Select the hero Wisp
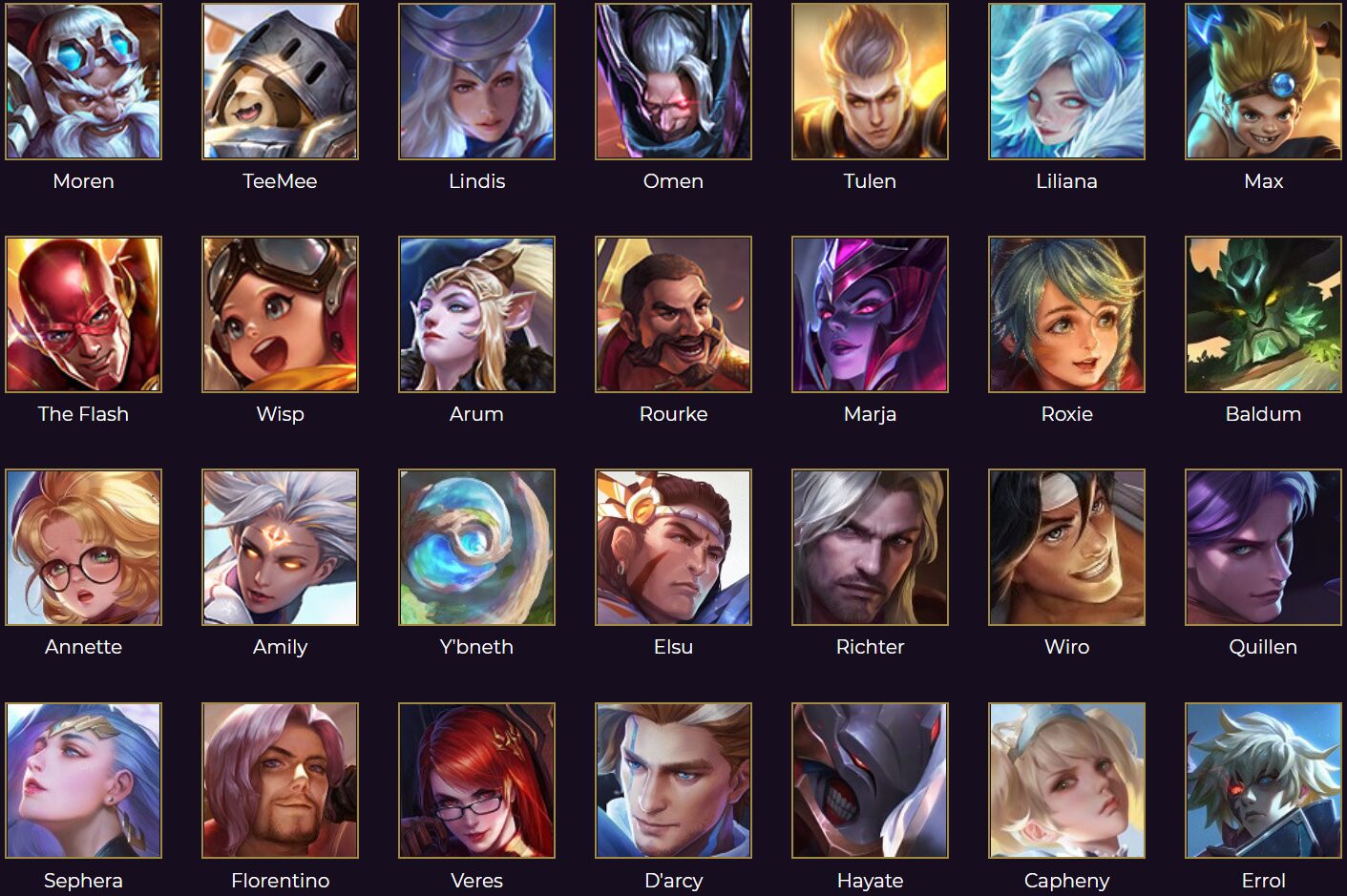Screen dimensions: 1347x896 pyautogui.click(x=280, y=314)
